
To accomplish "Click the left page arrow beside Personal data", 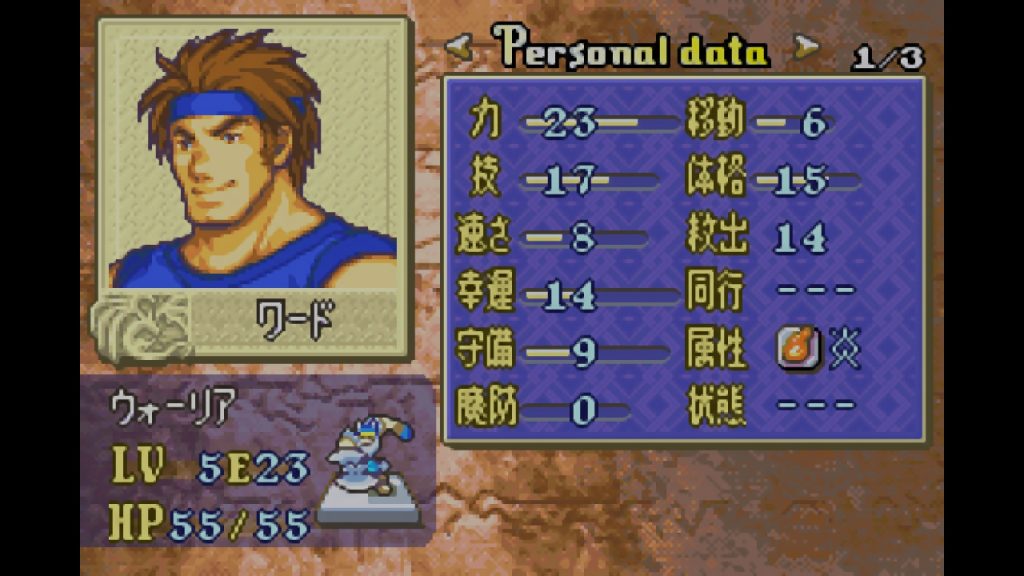I will (460, 46).
